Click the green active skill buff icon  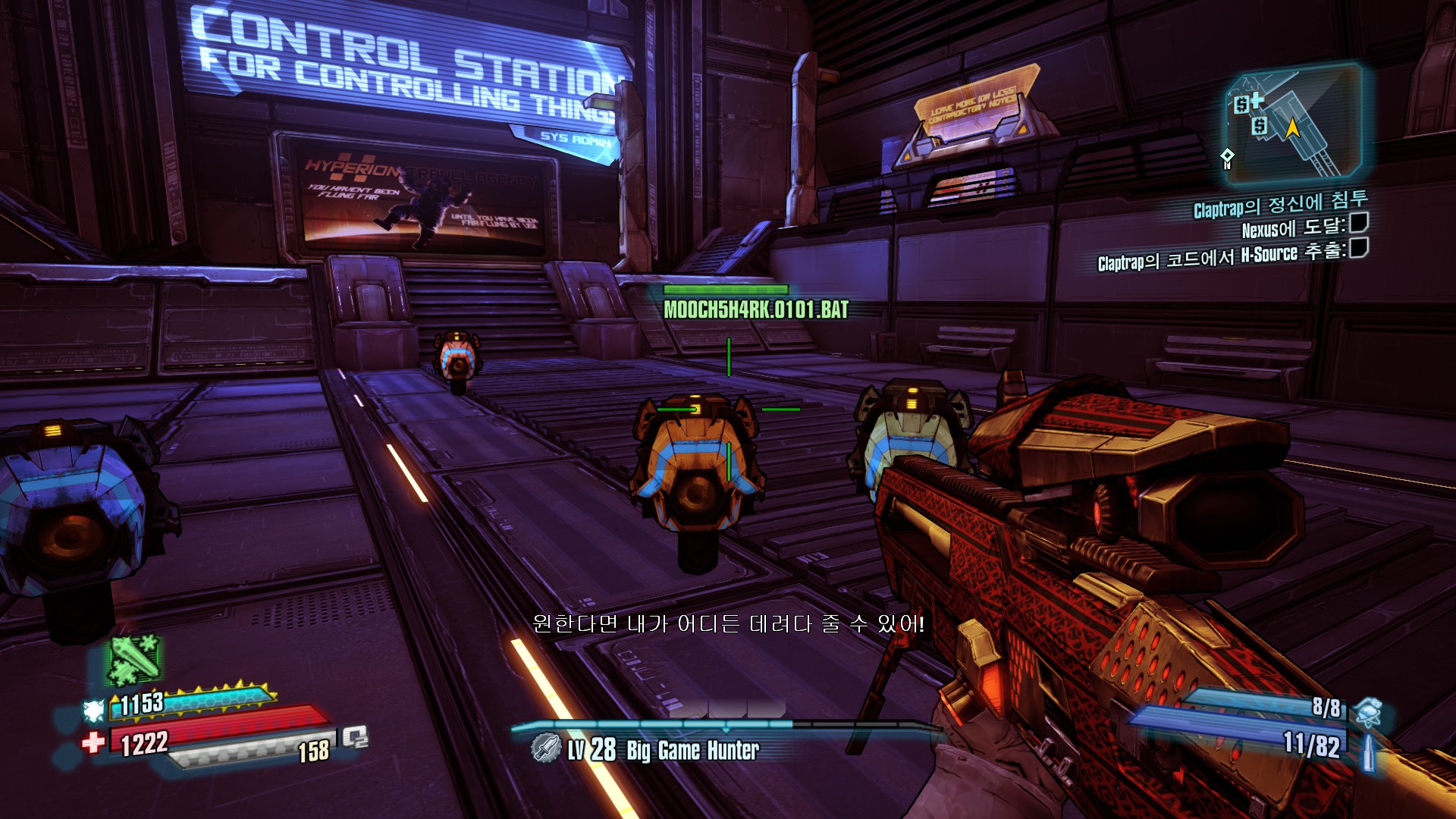pyautogui.click(x=134, y=658)
